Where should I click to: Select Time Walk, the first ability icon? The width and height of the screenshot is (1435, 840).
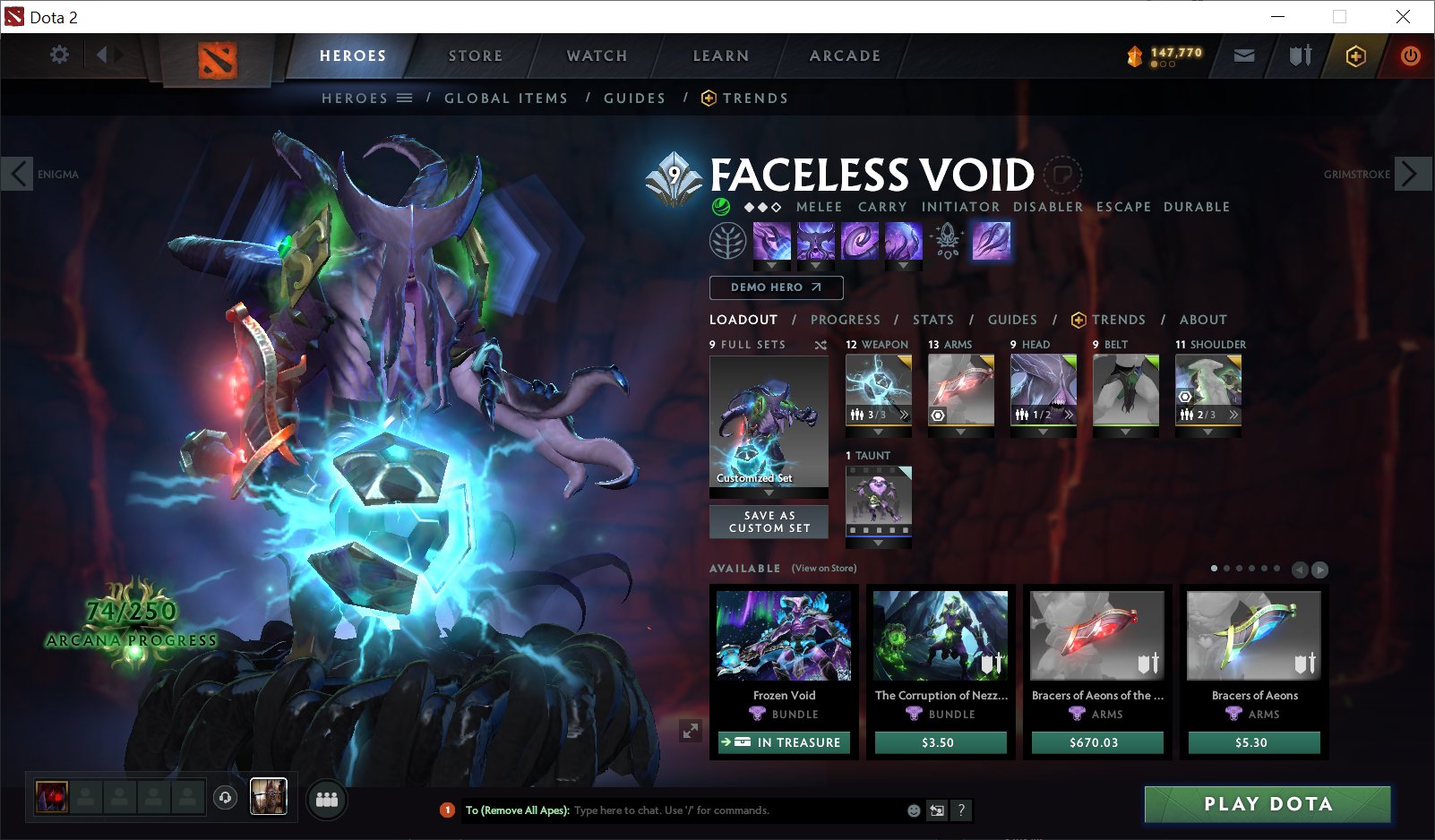coord(771,242)
